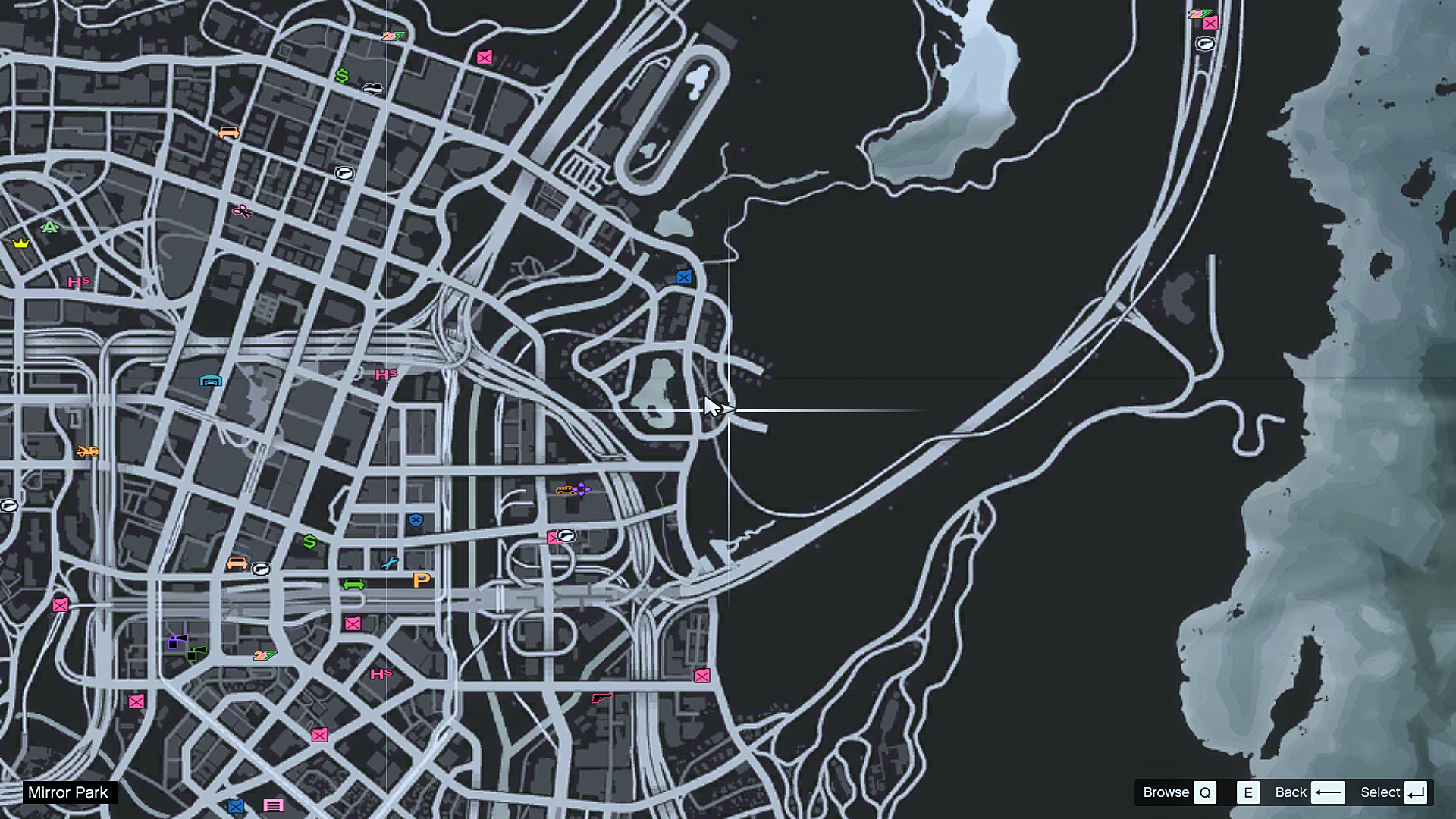Pick the pink pistol gun shop marker

pyautogui.click(x=601, y=697)
